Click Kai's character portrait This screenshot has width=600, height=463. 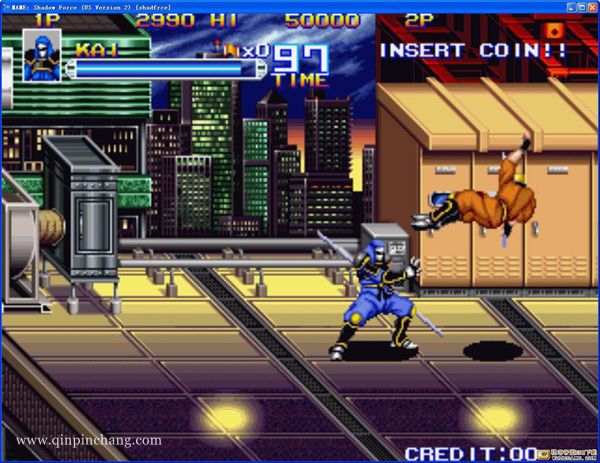[x=41, y=55]
